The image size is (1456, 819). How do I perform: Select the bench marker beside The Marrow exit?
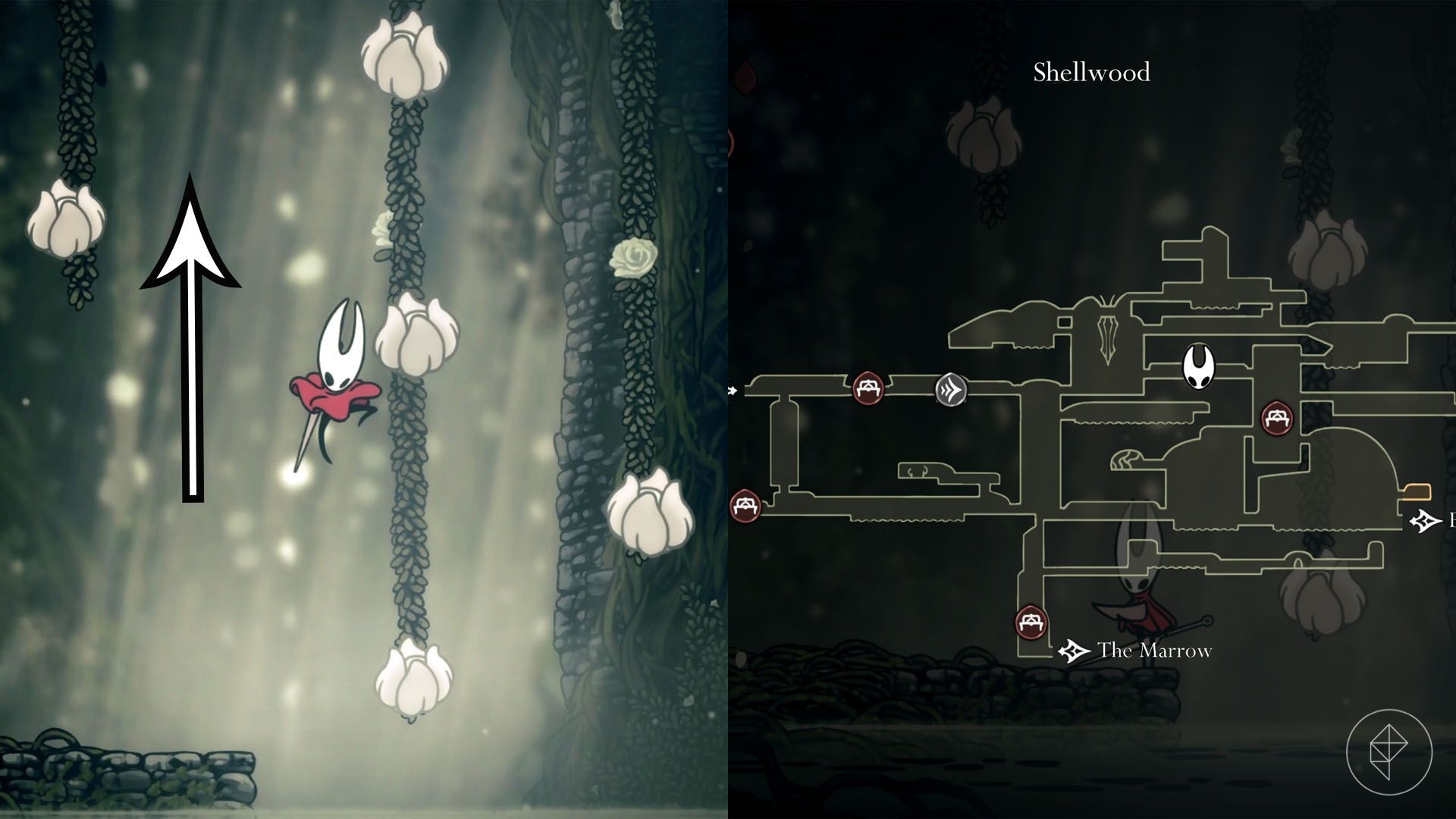point(1031,623)
